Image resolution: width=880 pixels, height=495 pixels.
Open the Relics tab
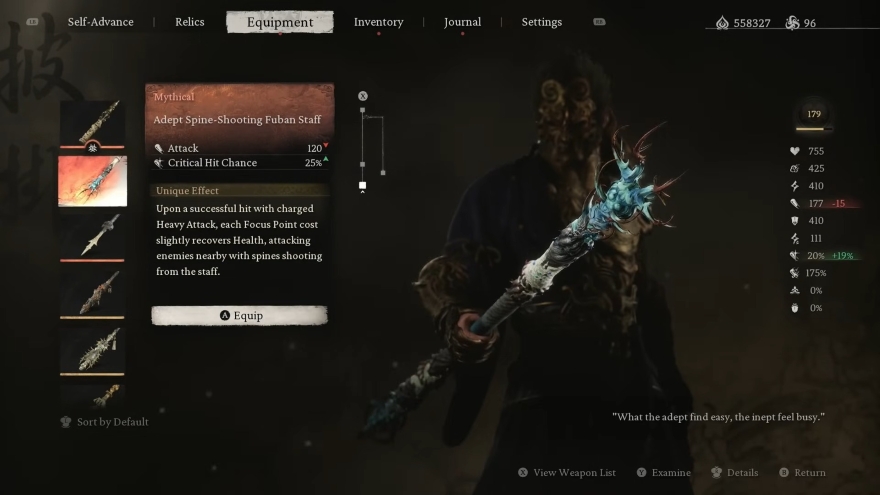[x=189, y=22]
